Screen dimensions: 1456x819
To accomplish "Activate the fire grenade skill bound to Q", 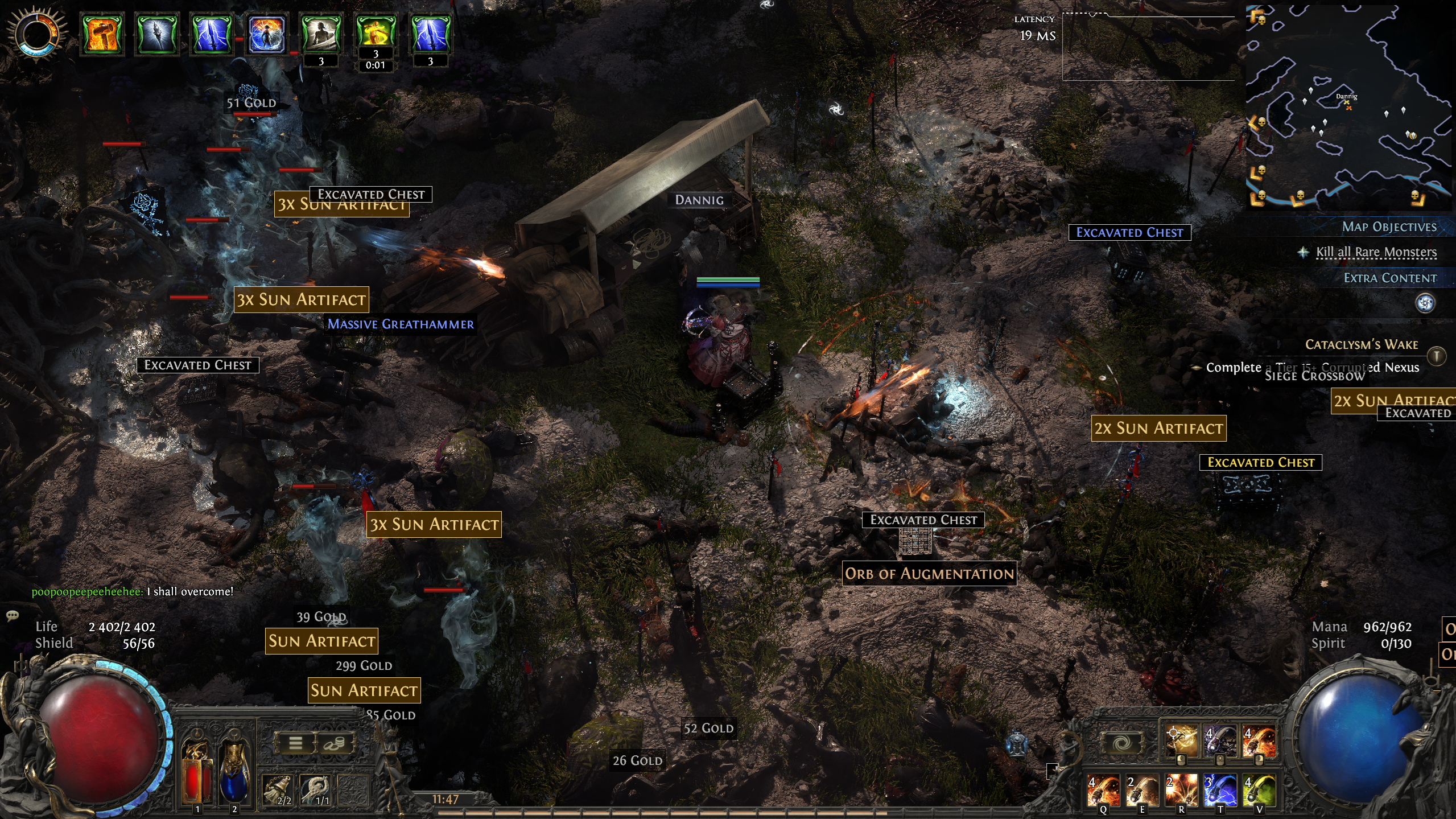I will (x=1103, y=790).
